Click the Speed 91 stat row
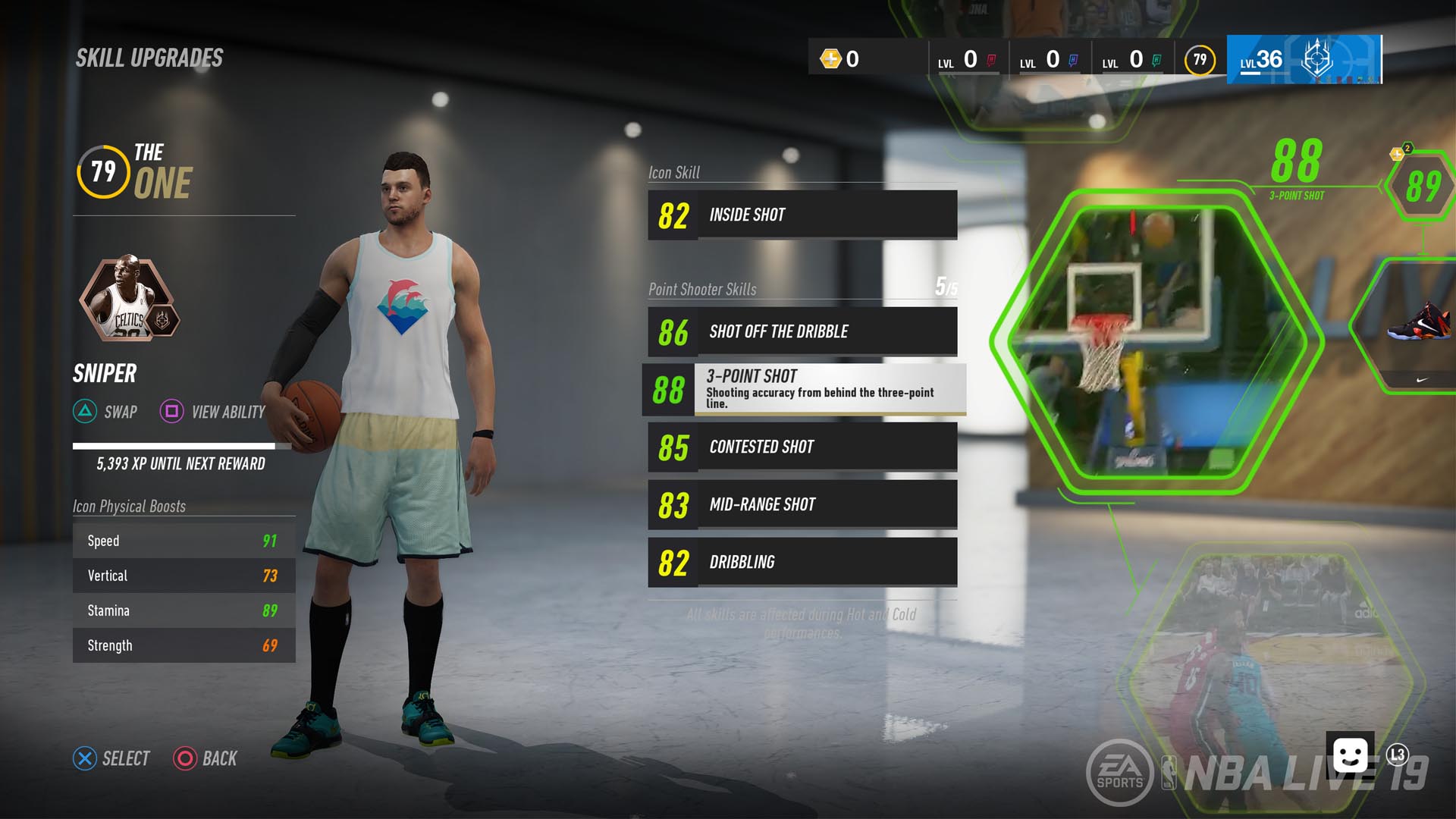 click(x=184, y=540)
